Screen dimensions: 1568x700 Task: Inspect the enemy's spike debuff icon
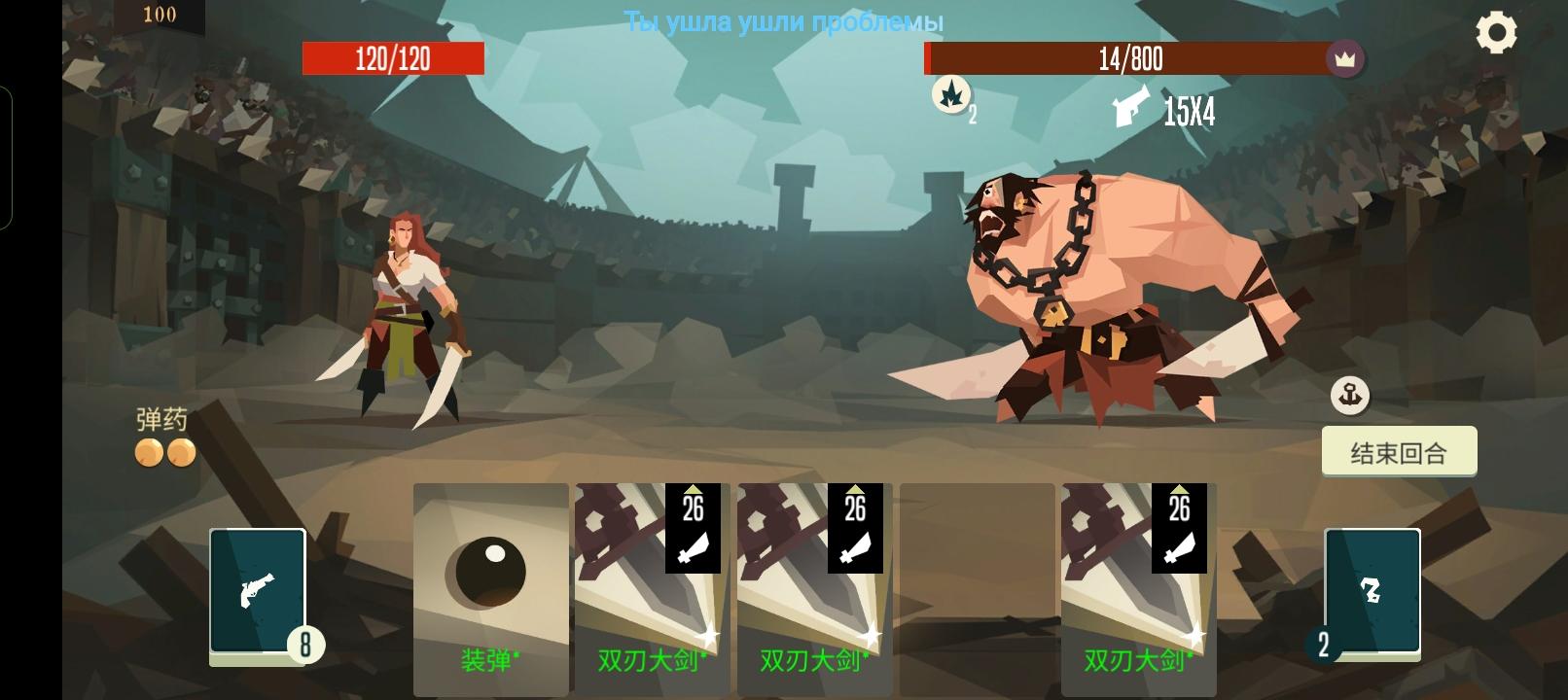(952, 96)
